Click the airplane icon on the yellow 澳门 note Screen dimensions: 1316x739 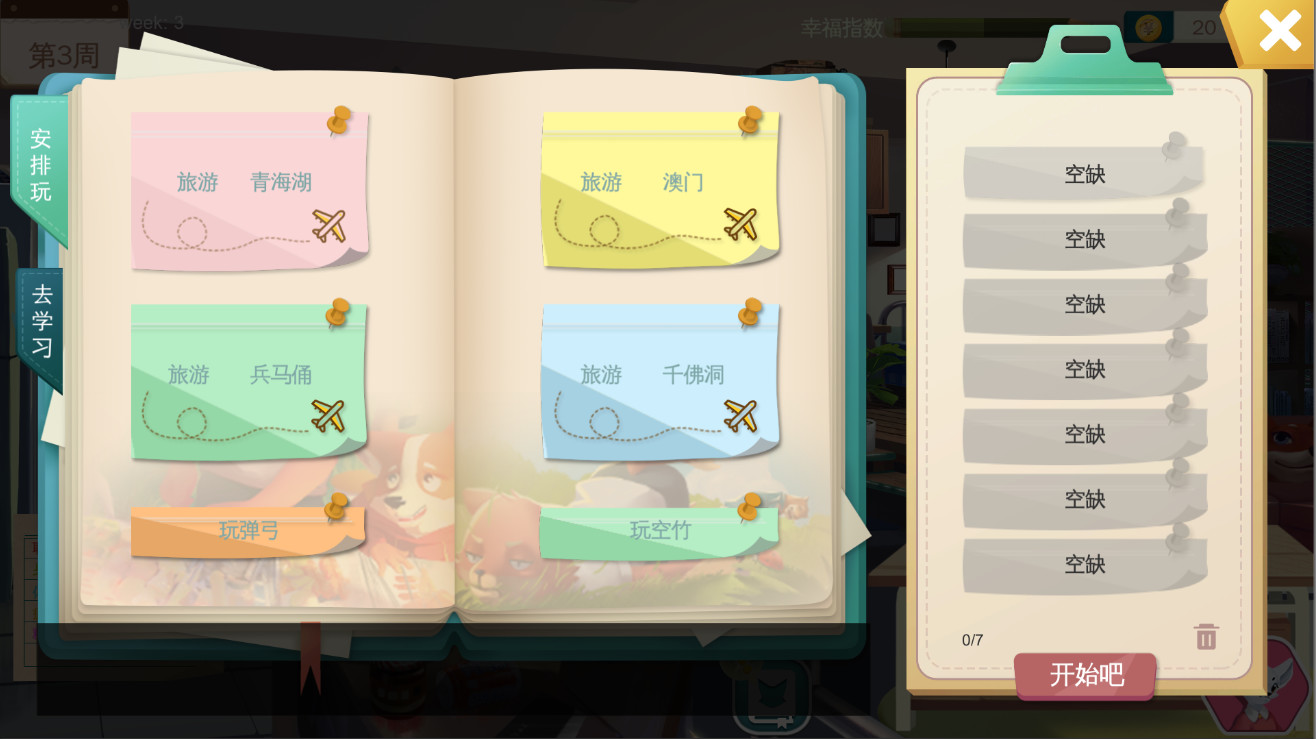point(741,222)
